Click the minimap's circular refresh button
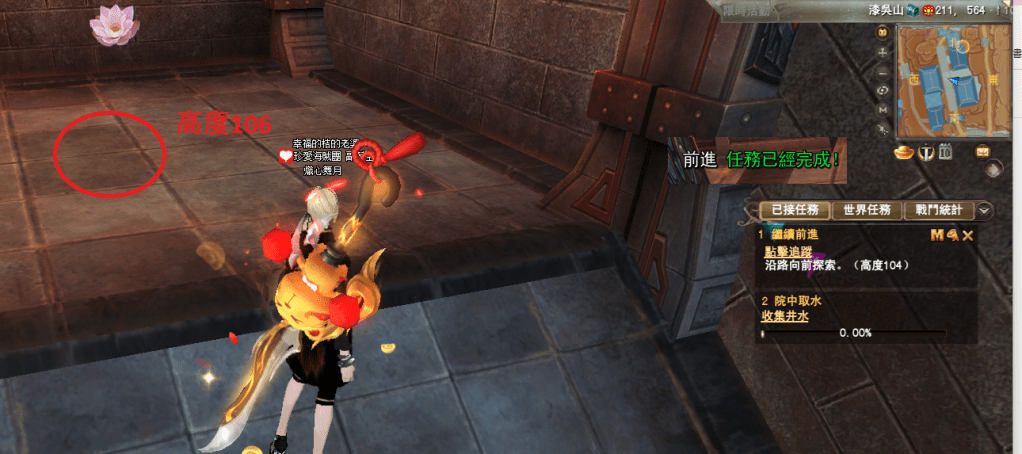Viewport: 1022px width, 454px height. 883,91
